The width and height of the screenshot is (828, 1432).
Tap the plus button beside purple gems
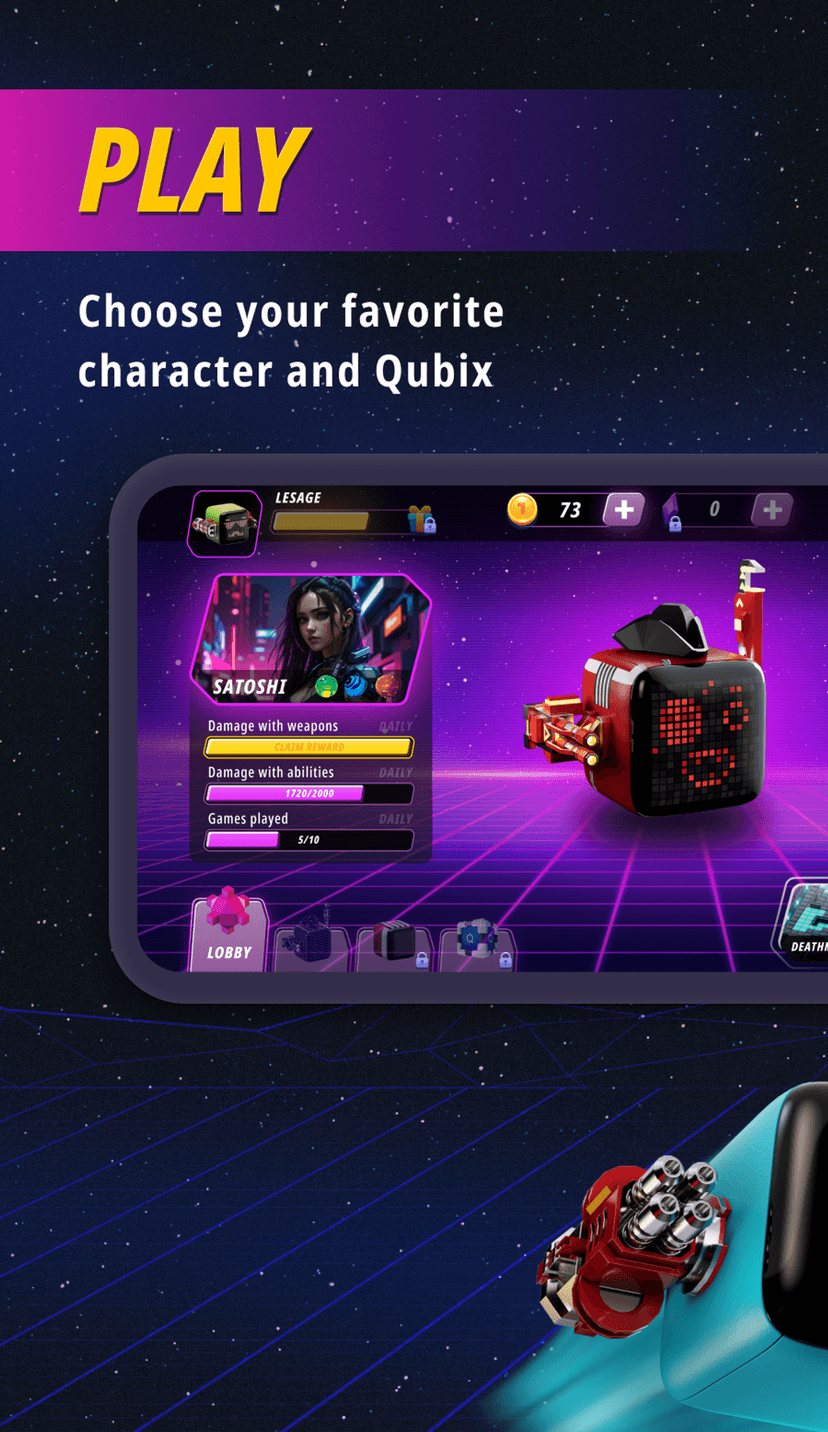[x=772, y=510]
